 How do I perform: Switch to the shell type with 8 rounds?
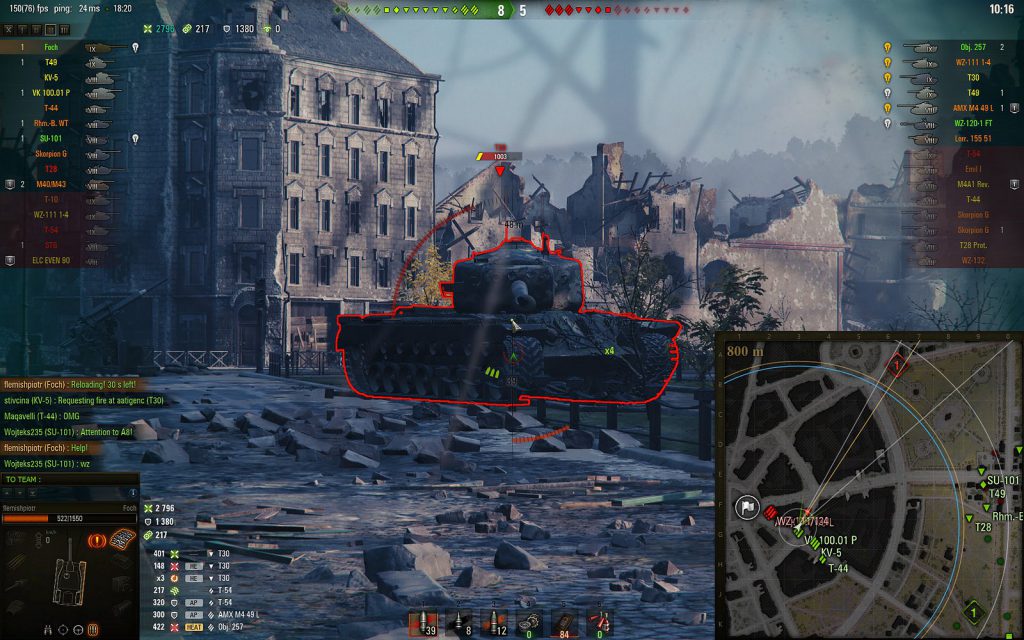tap(458, 622)
